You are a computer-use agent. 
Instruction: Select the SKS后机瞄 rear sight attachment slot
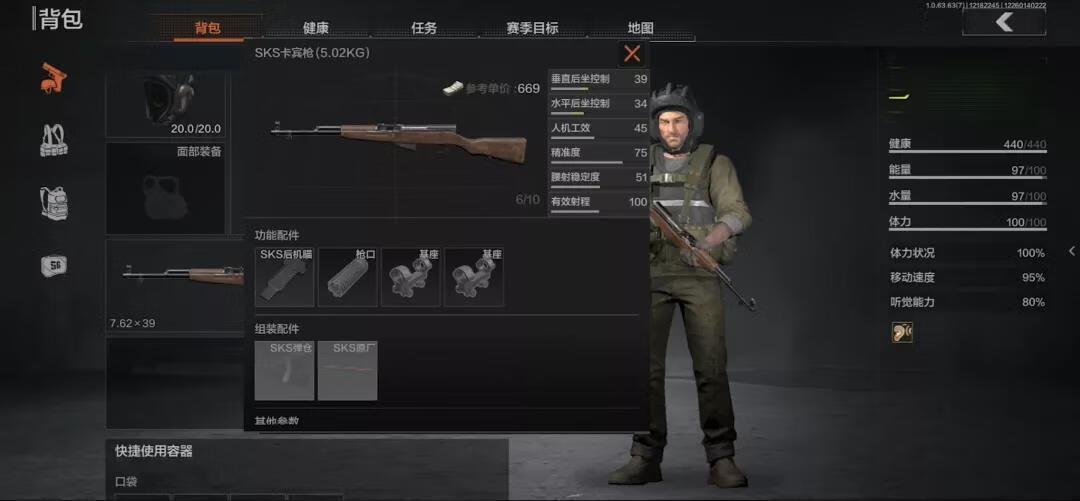(x=286, y=277)
